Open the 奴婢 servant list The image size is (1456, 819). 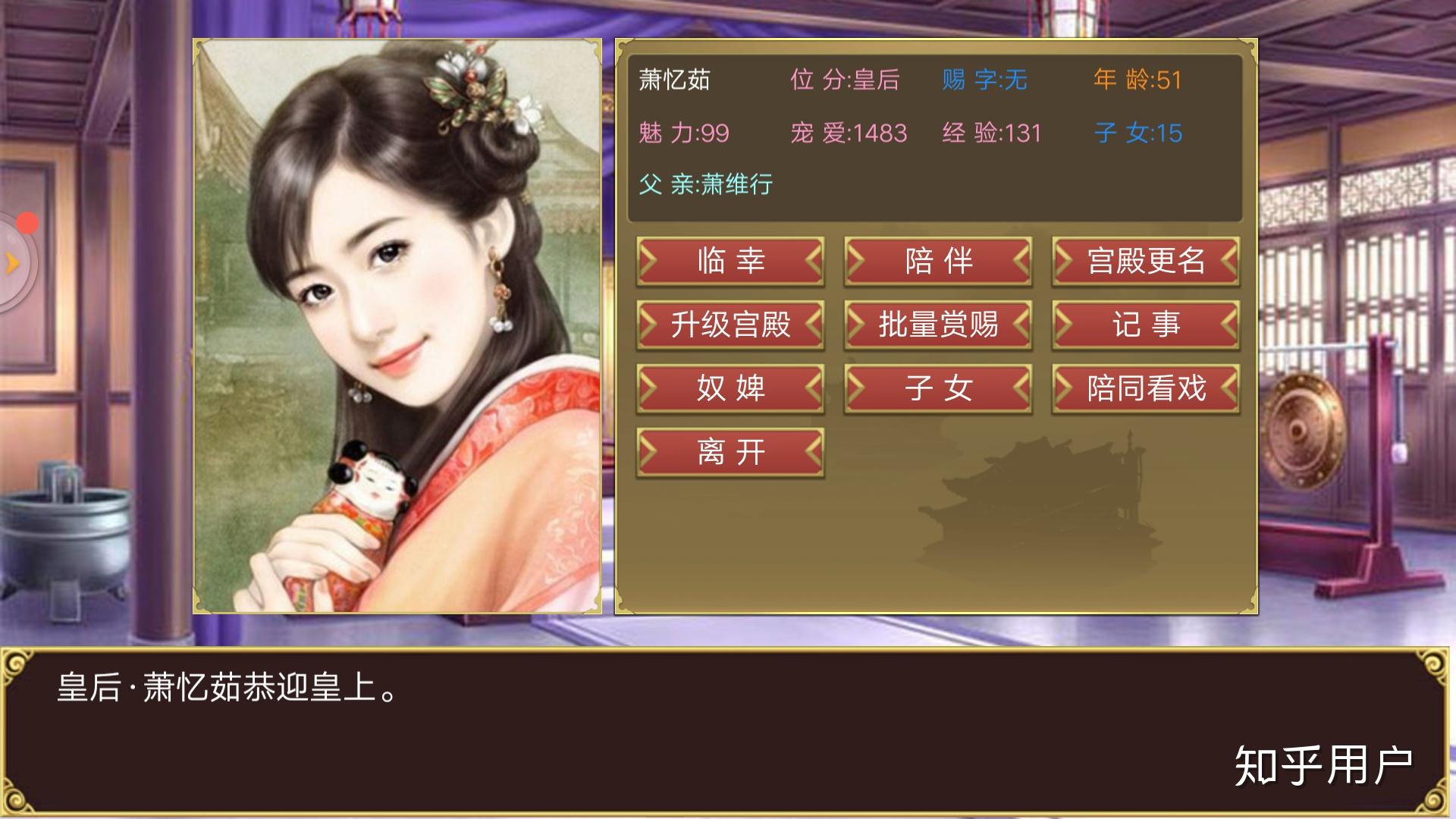730,388
